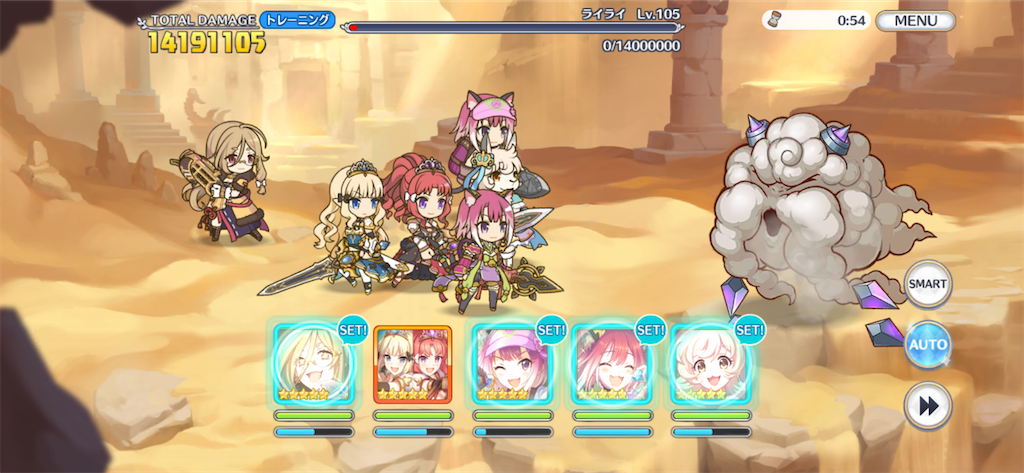Screen dimensions: 1024x473
Task: Activate the blonde long-haired character's skill portrait
Action: [x=313, y=364]
